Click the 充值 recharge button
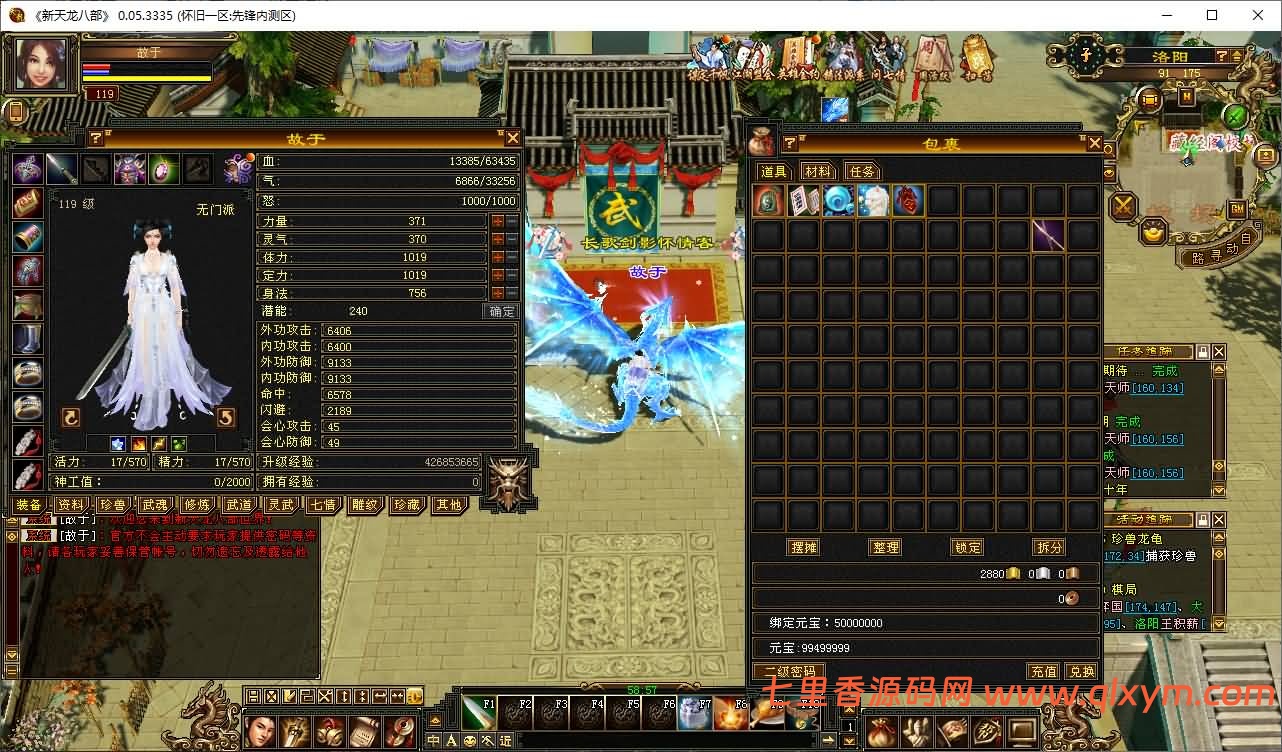Viewport: 1282px width, 752px height. pyautogui.click(x=1043, y=671)
